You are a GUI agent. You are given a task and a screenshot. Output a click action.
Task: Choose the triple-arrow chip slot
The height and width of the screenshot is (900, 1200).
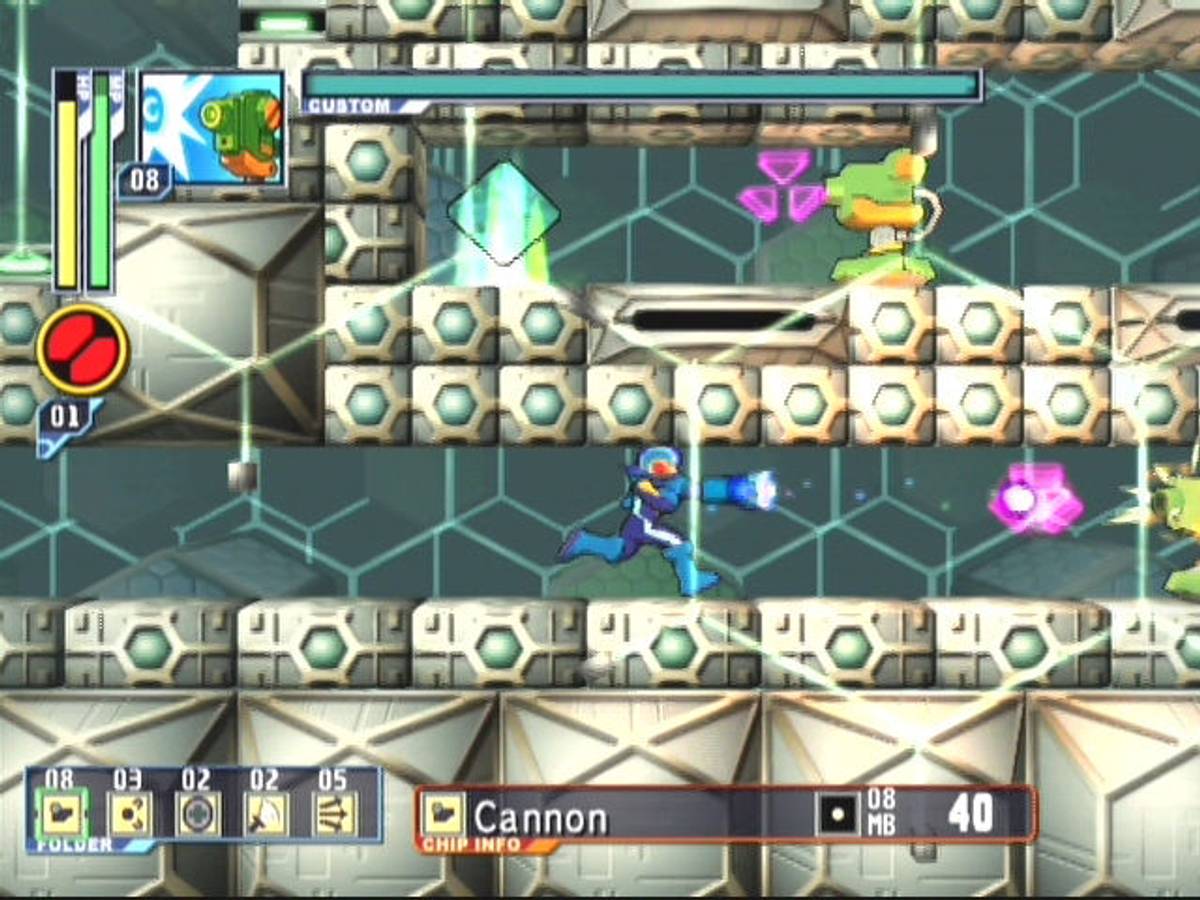(x=334, y=813)
